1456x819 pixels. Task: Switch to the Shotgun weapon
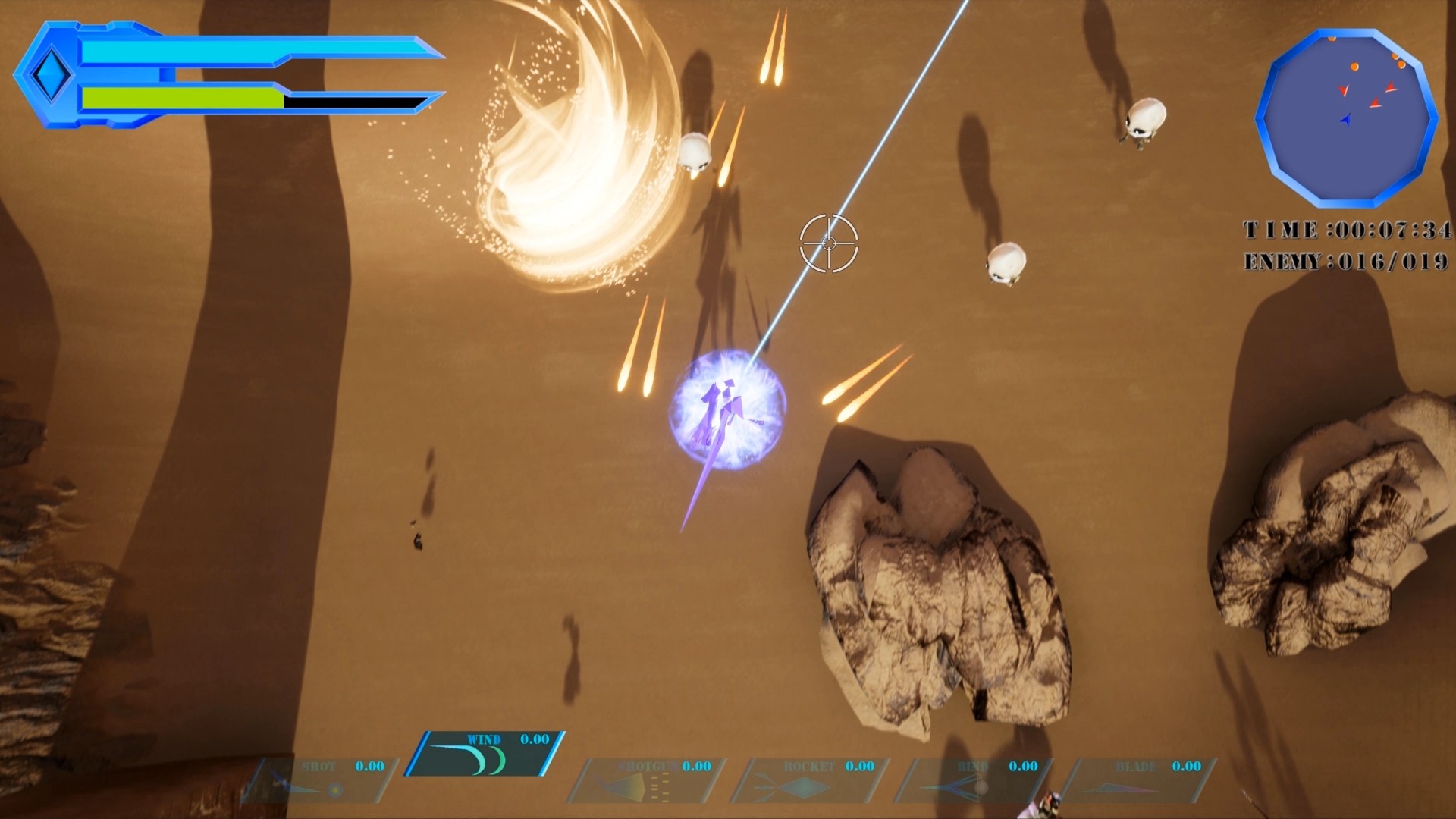tap(648, 780)
